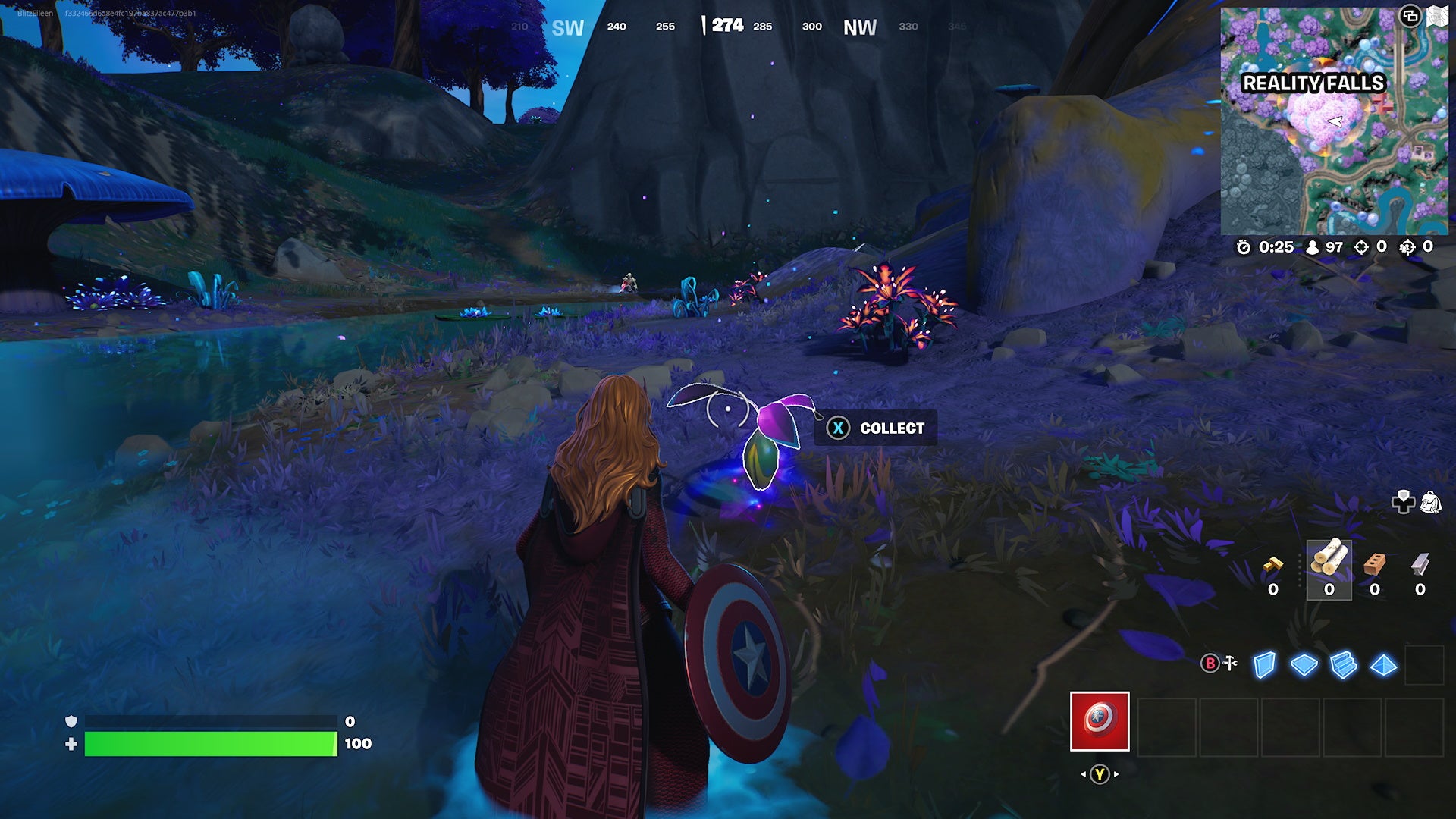Select the metal resource icon
Screen dimensions: 1456x819
1420,563
